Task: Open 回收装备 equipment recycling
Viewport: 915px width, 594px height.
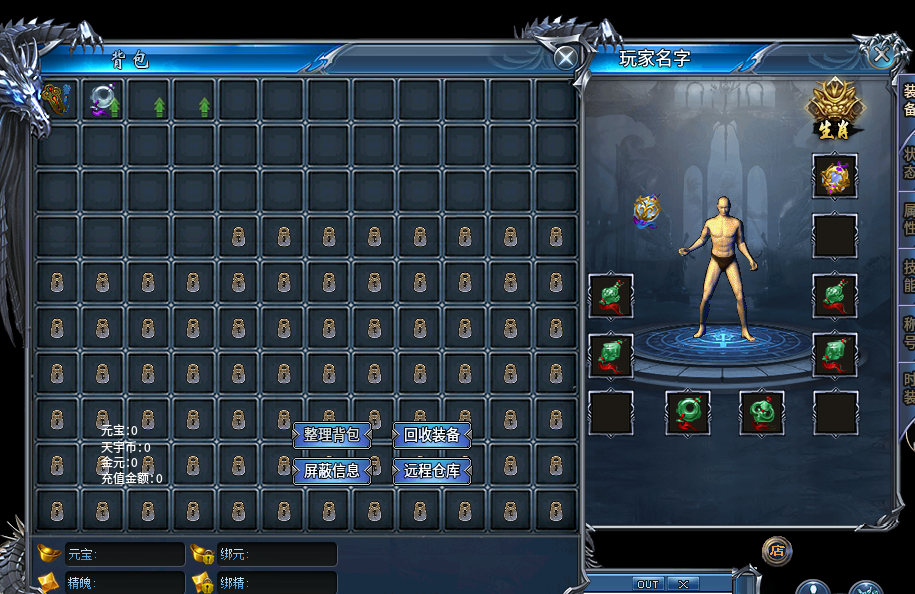Action: [x=432, y=435]
